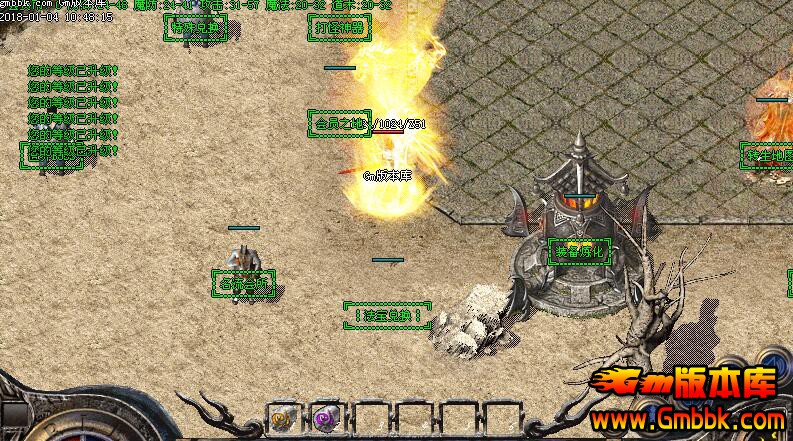793x441 pixels.
Task: Open the 会员之地 NPC label
Action: [338, 123]
